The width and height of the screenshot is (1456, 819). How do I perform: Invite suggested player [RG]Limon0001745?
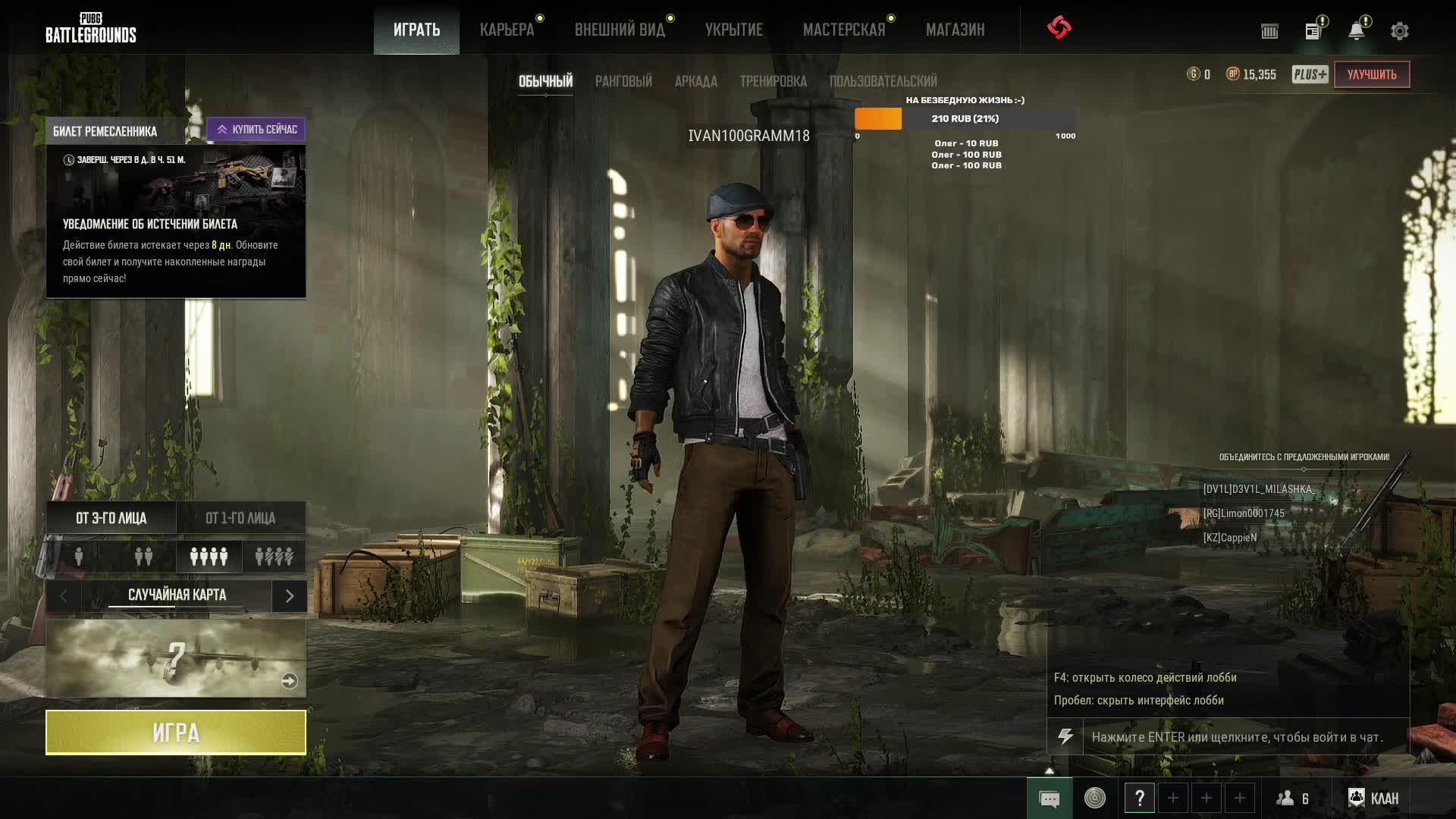[1244, 513]
